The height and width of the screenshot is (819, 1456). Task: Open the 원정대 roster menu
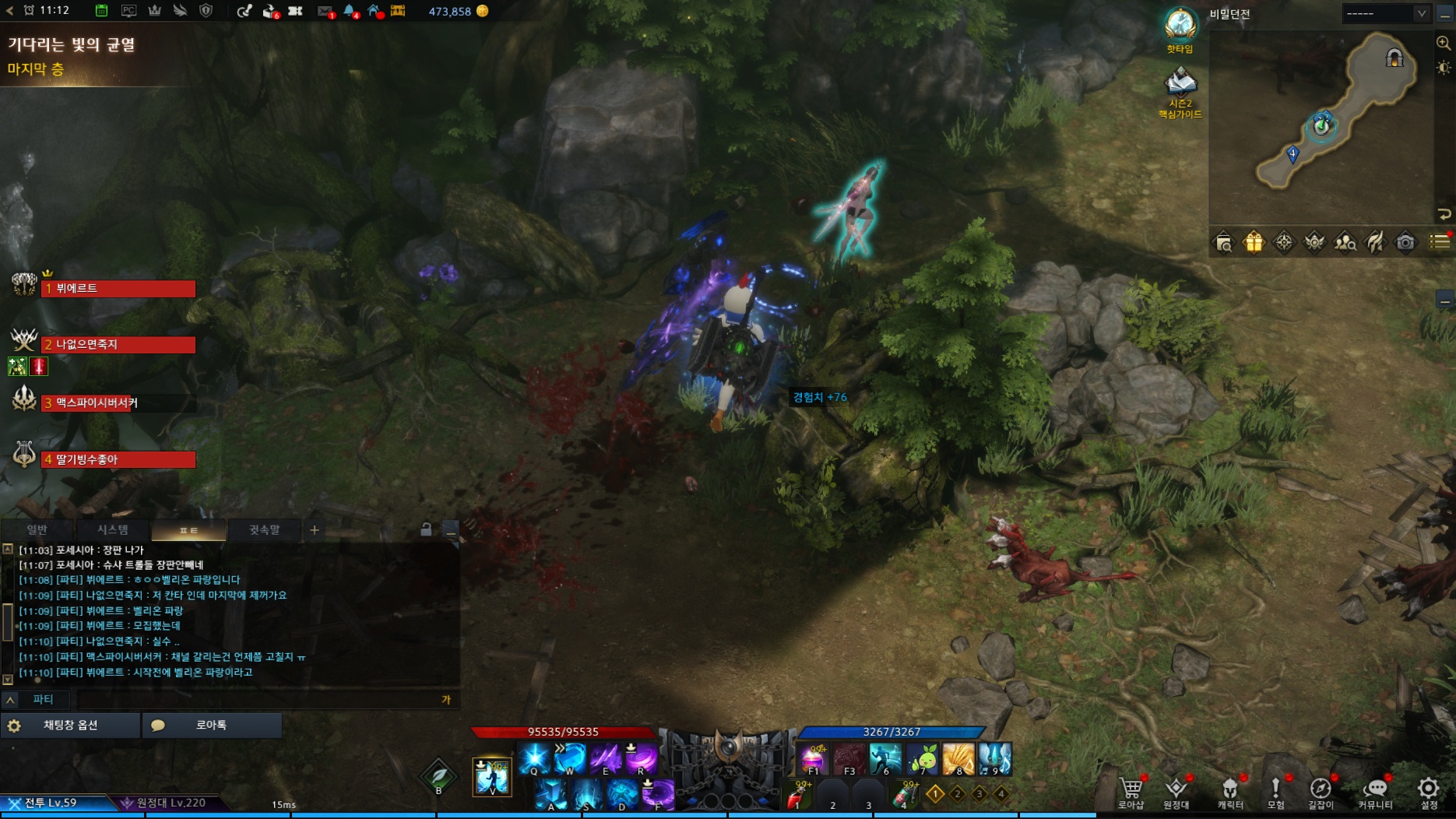[1176, 791]
